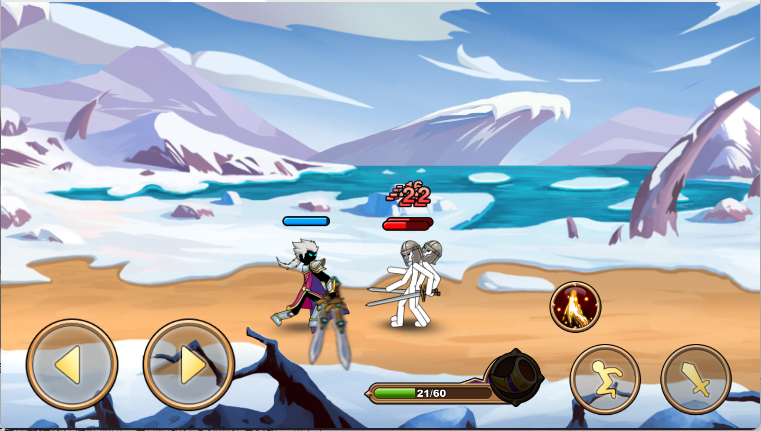Tap the right arrow movement button
Image resolution: width=761 pixels, height=431 pixels.
(x=189, y=364)
